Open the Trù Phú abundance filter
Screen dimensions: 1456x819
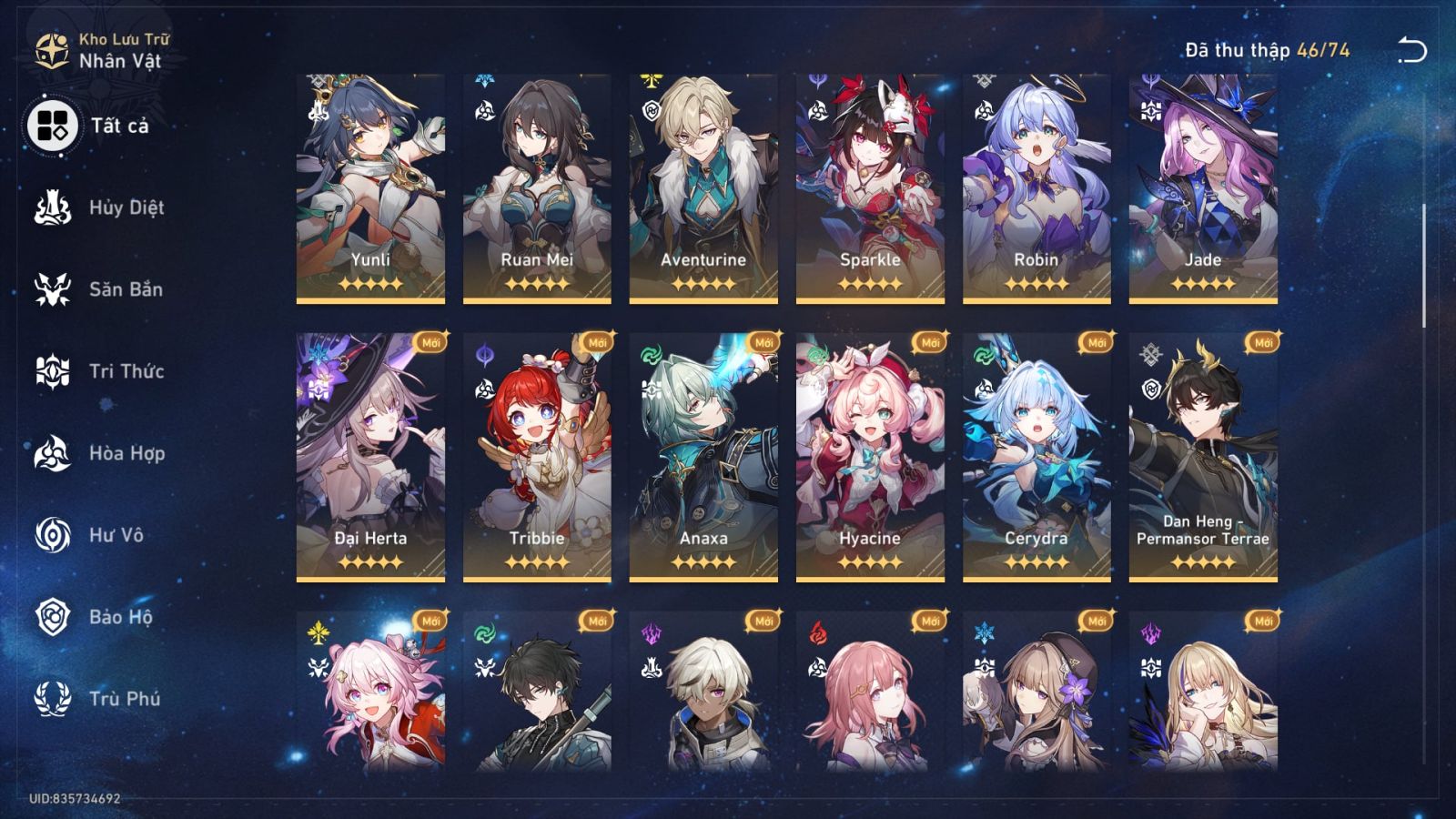click(x=52, y=699)
